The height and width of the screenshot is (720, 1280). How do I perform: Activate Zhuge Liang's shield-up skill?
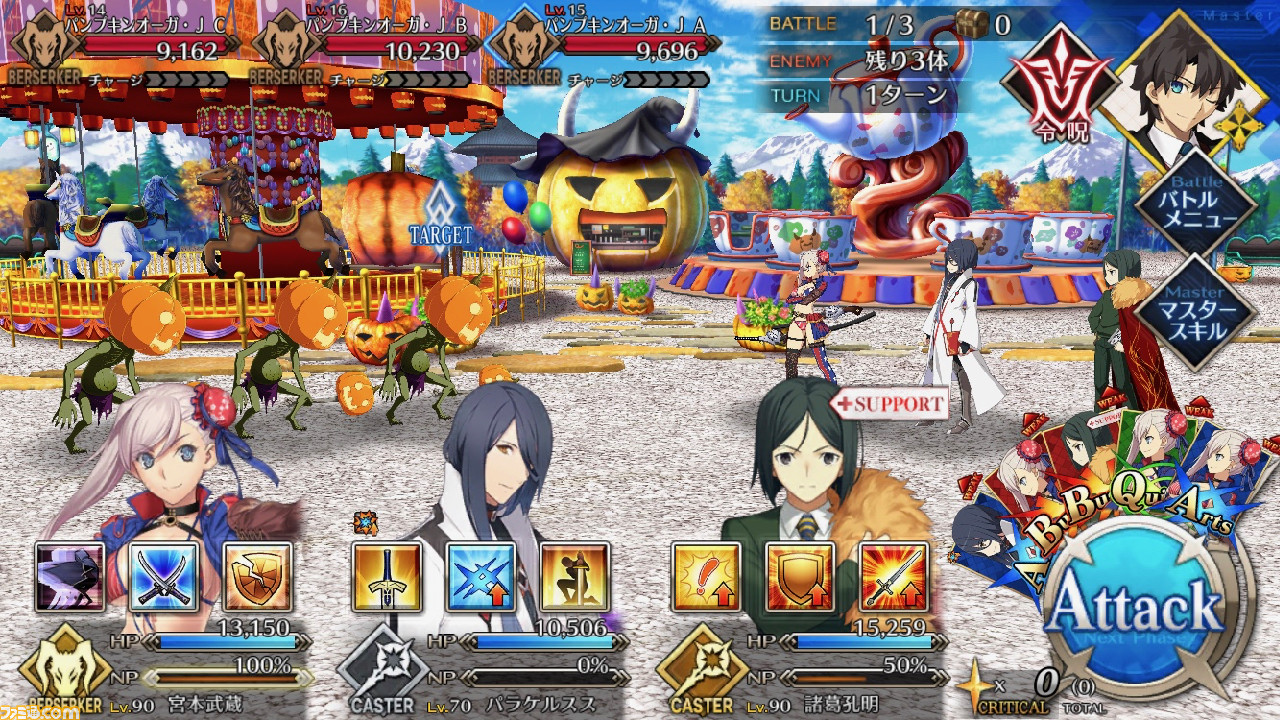point(800,577)
